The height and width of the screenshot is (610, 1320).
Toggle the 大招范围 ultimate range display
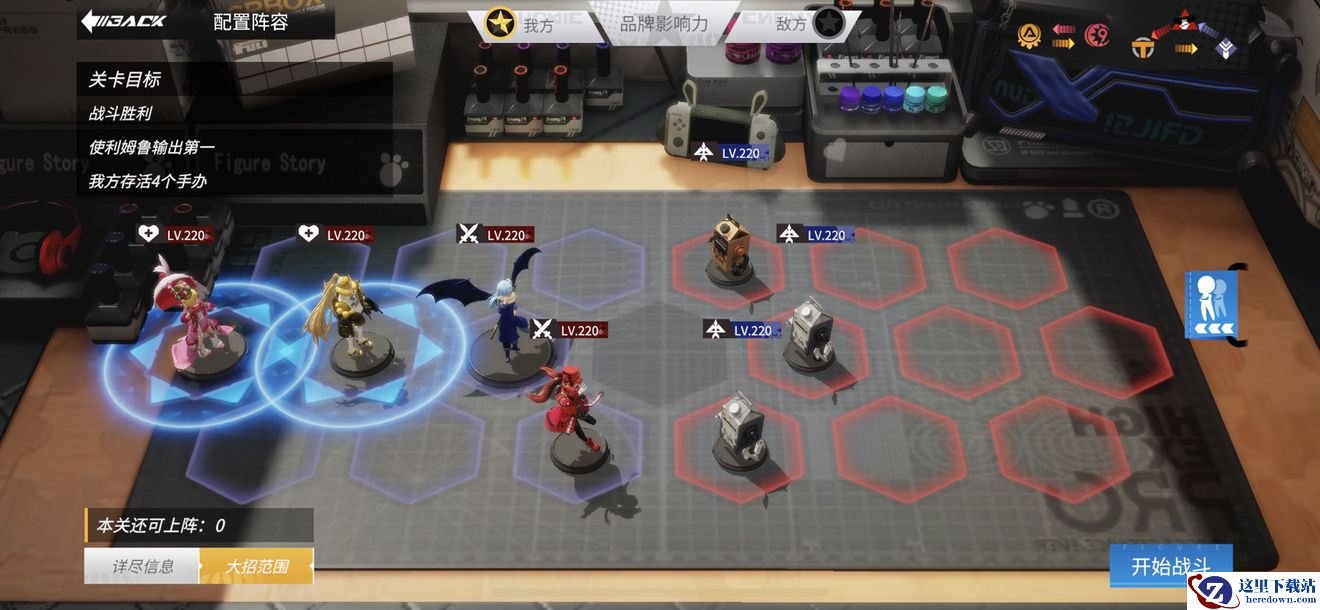tap(256, 566)
